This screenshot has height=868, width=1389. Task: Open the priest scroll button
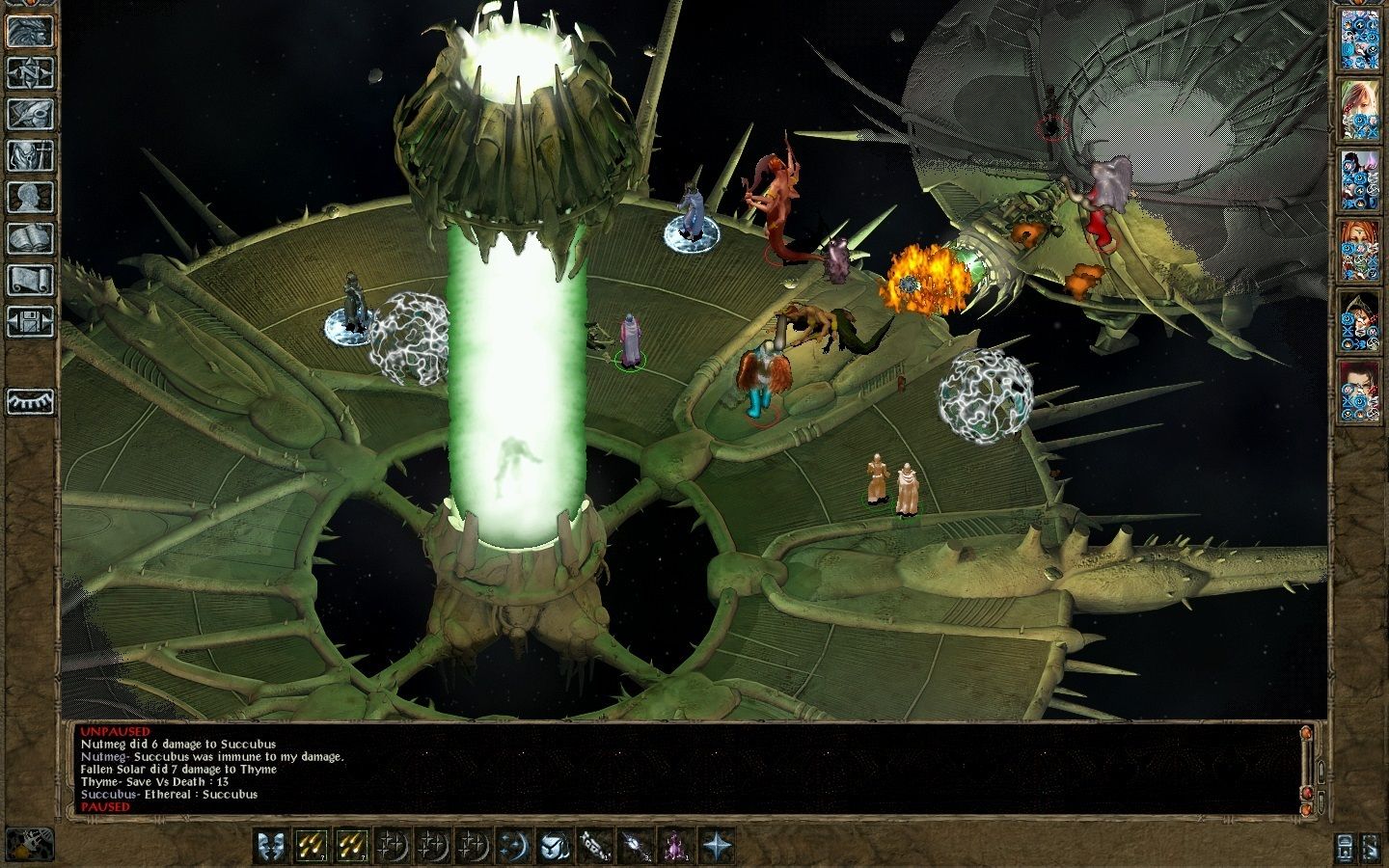[x=31, y=280]
